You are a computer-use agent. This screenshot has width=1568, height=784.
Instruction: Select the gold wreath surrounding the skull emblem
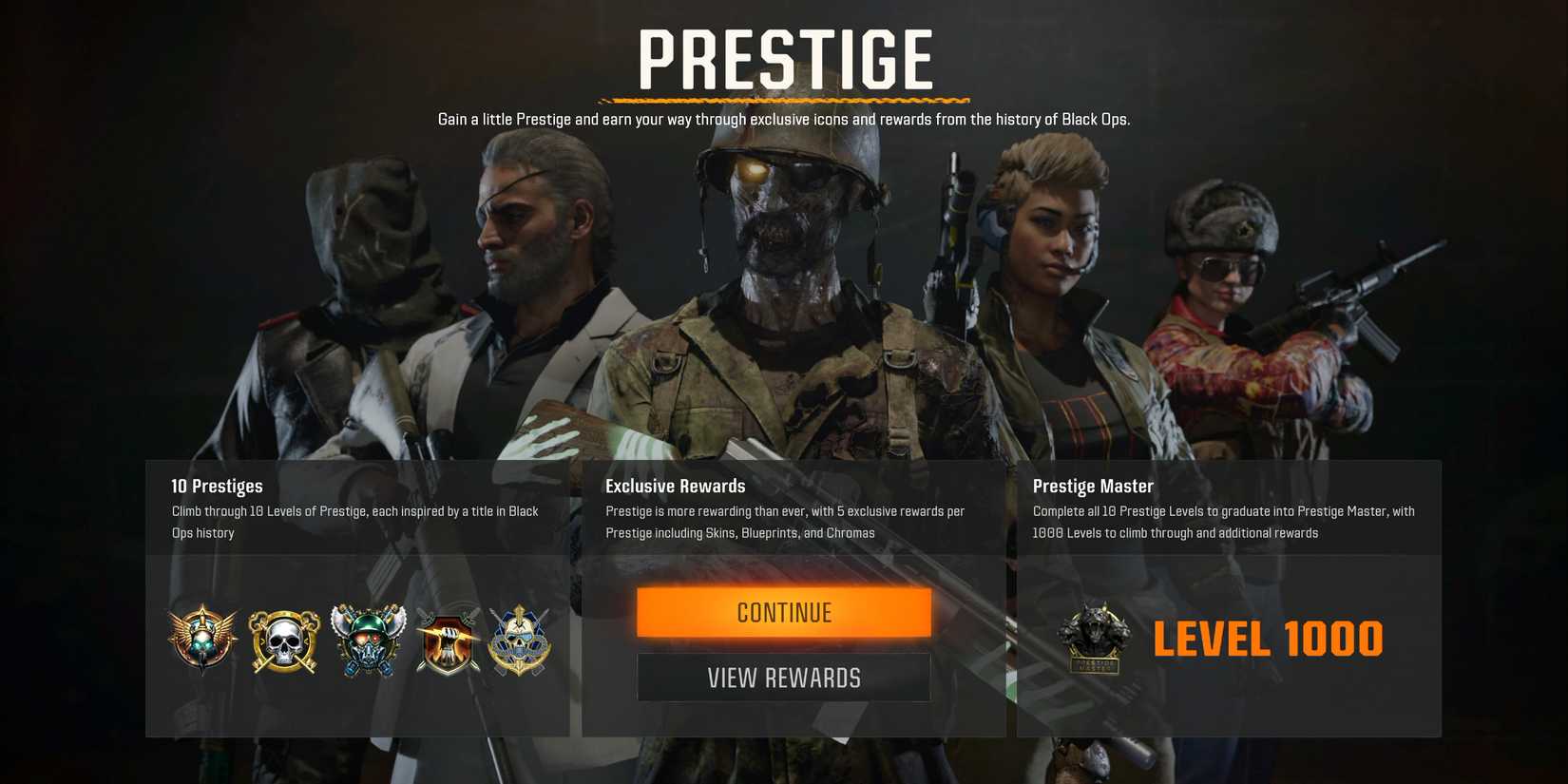[282, 640]
